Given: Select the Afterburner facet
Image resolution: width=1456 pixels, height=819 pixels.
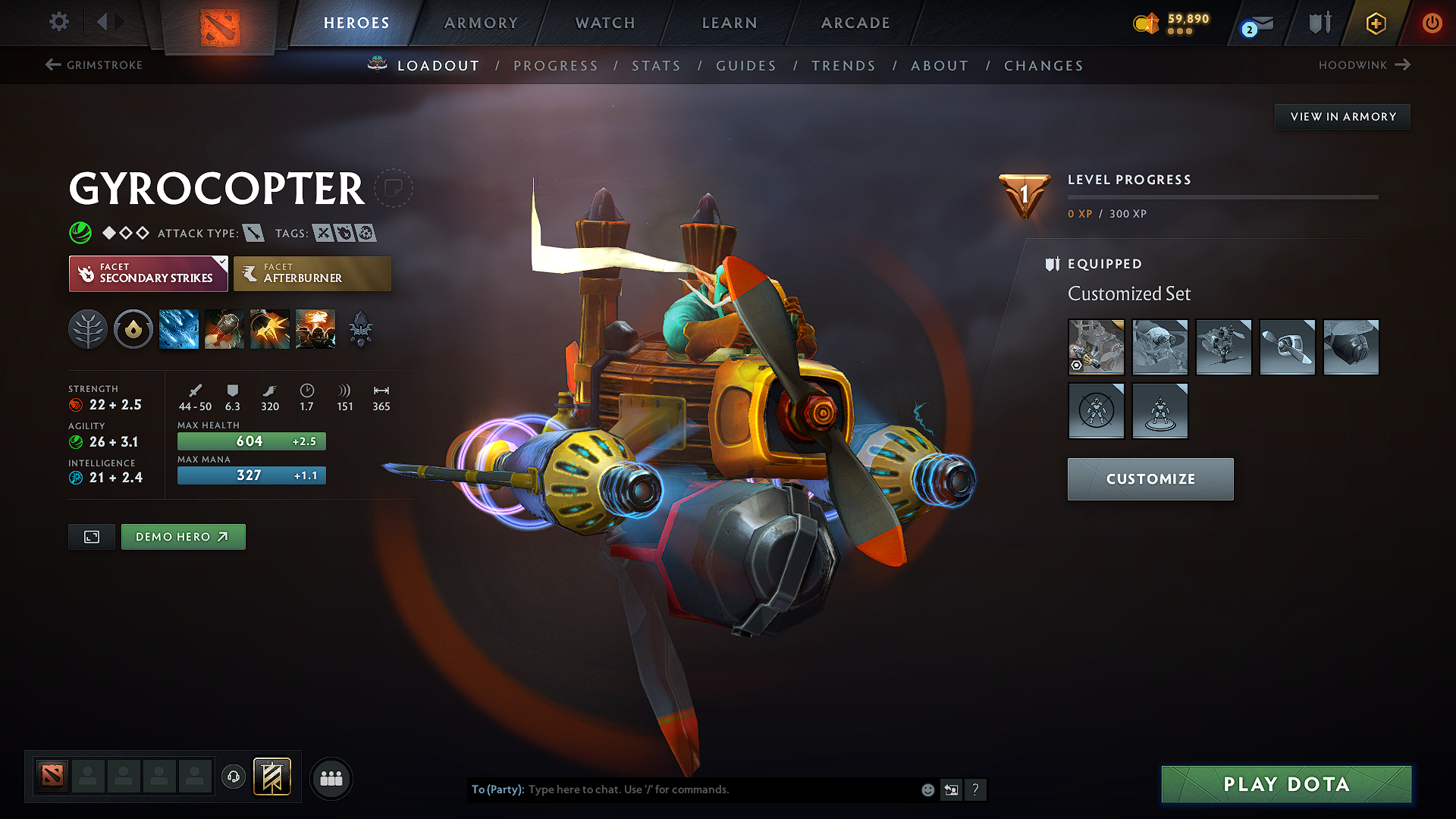Looking at the screenshot, I should [312, 273].
